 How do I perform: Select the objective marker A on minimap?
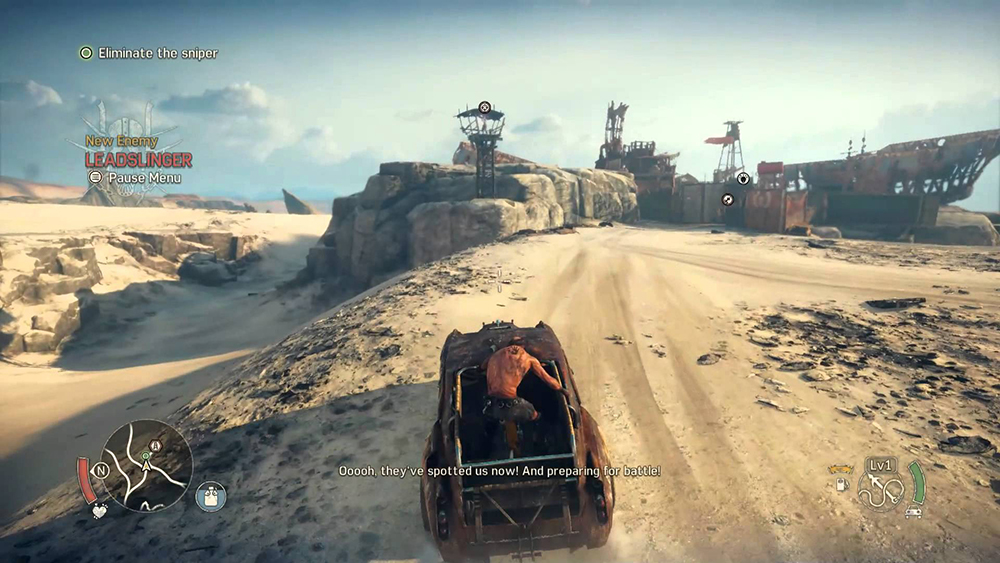click(x=155, y=446)
